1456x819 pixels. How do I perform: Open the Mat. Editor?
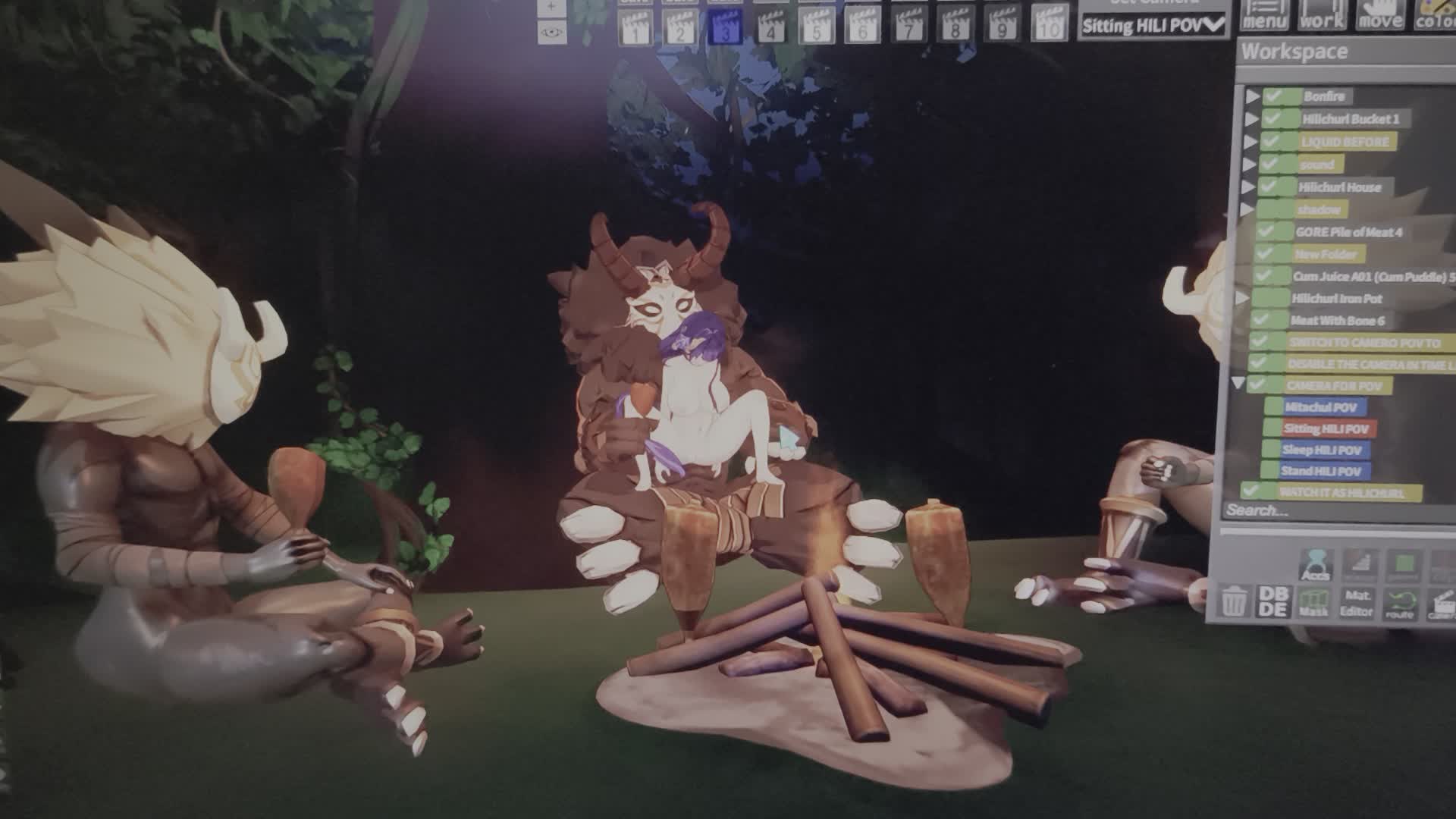coord(1356,604)
